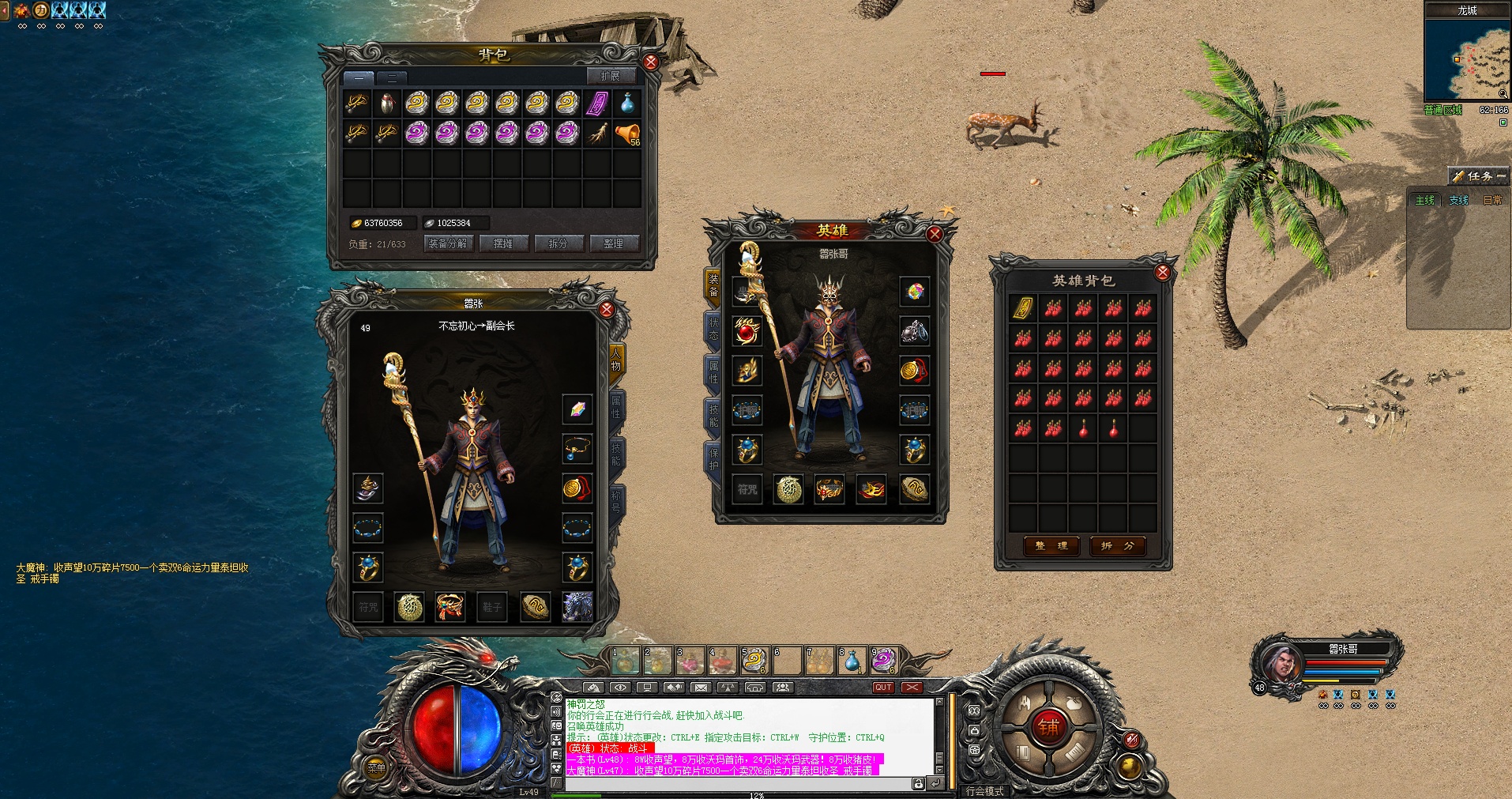Click 拆分 in the hero bag

1118,546
